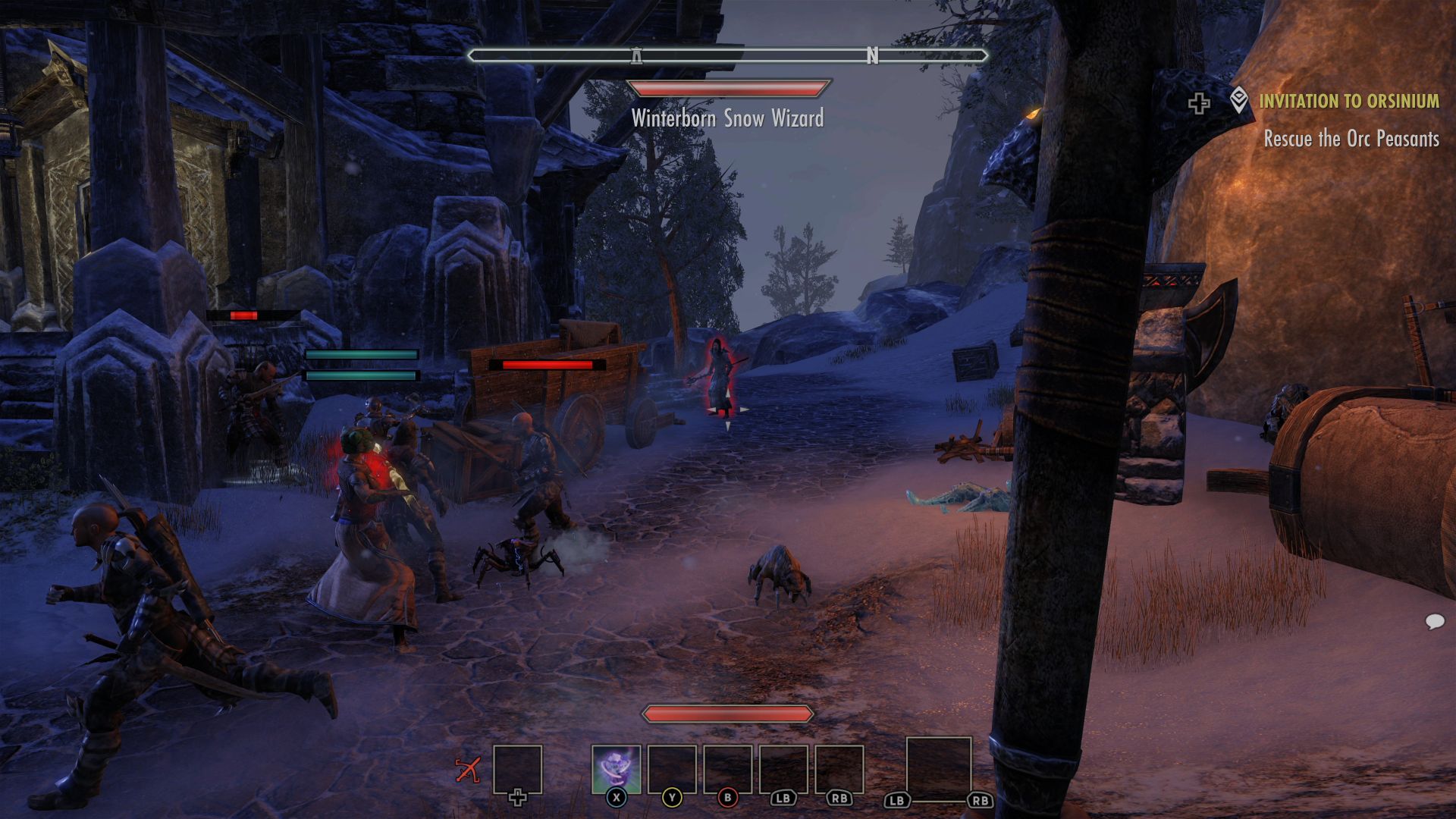Viewport: 1456px width, 819px height.
Task: Click the compass bar heading strip
Action: 728,55
